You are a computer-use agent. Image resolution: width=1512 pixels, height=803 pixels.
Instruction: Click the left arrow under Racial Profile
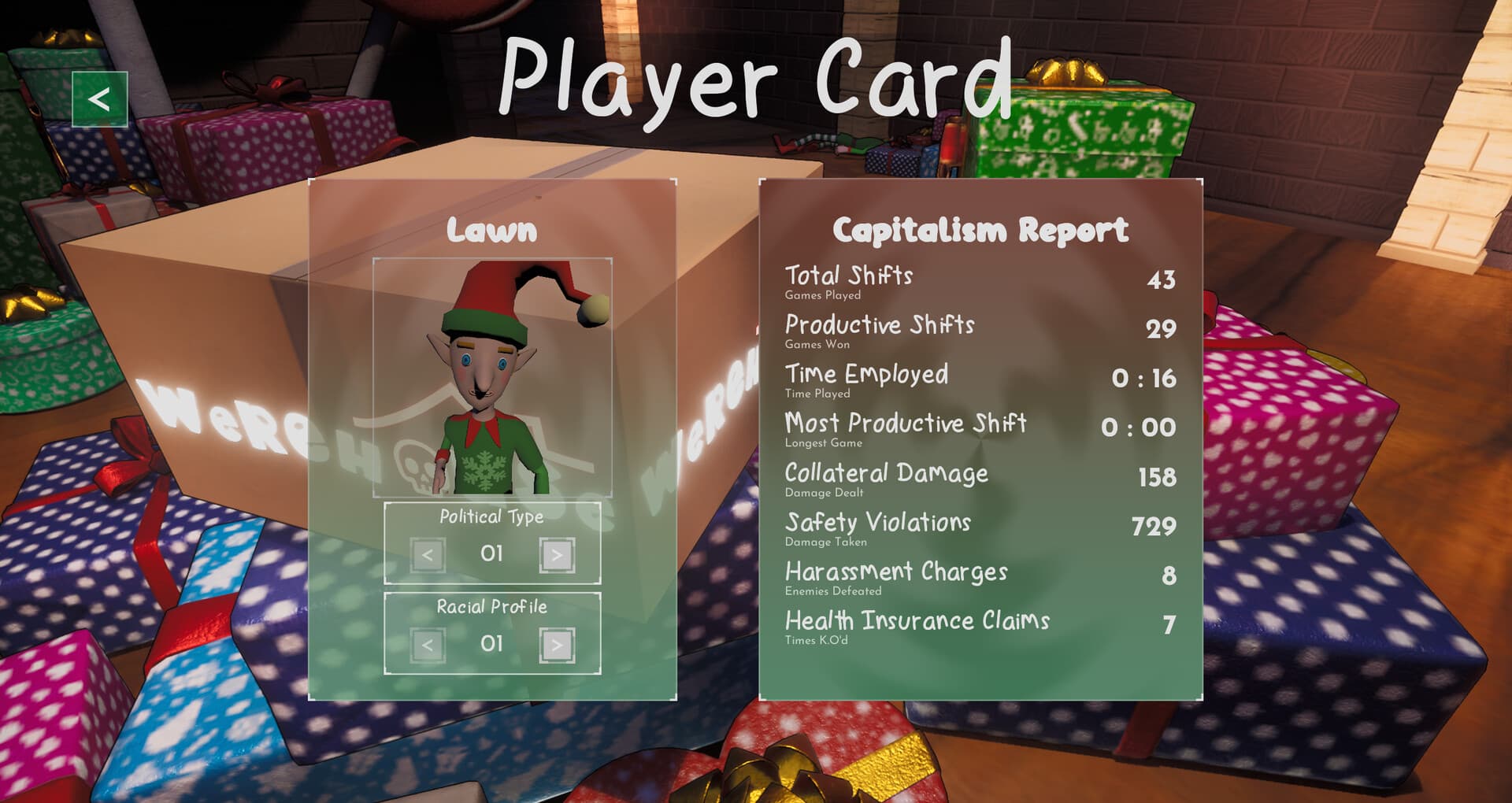pos(427,643)
